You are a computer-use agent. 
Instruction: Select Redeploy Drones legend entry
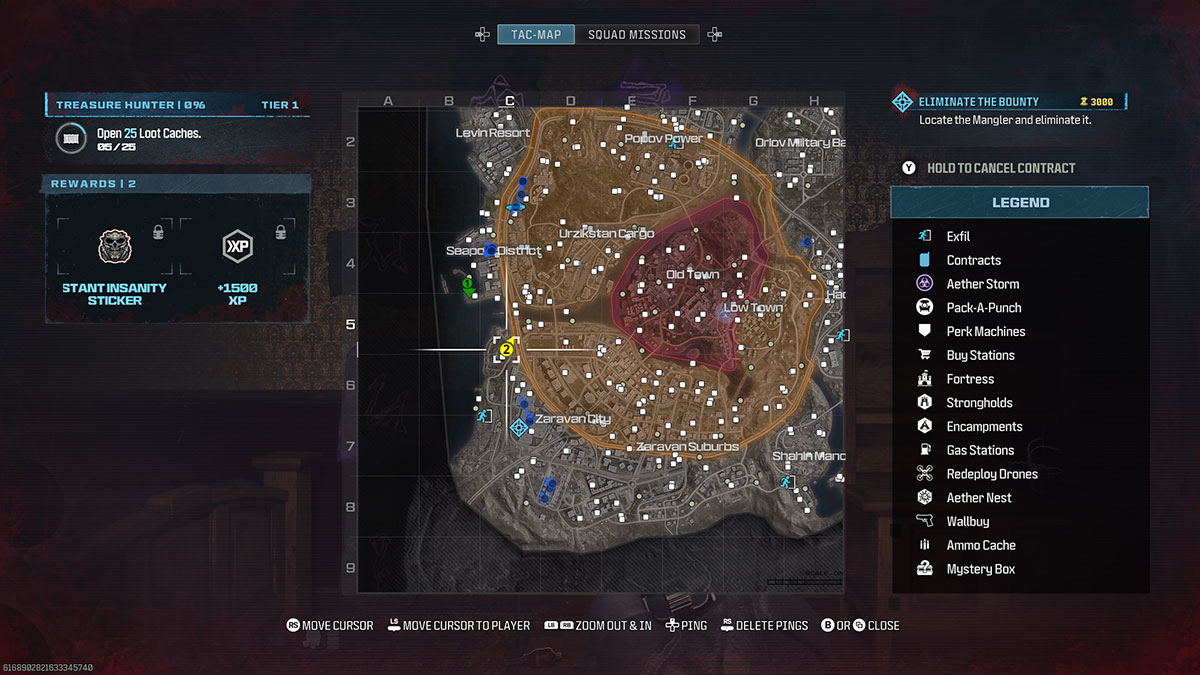991,474
